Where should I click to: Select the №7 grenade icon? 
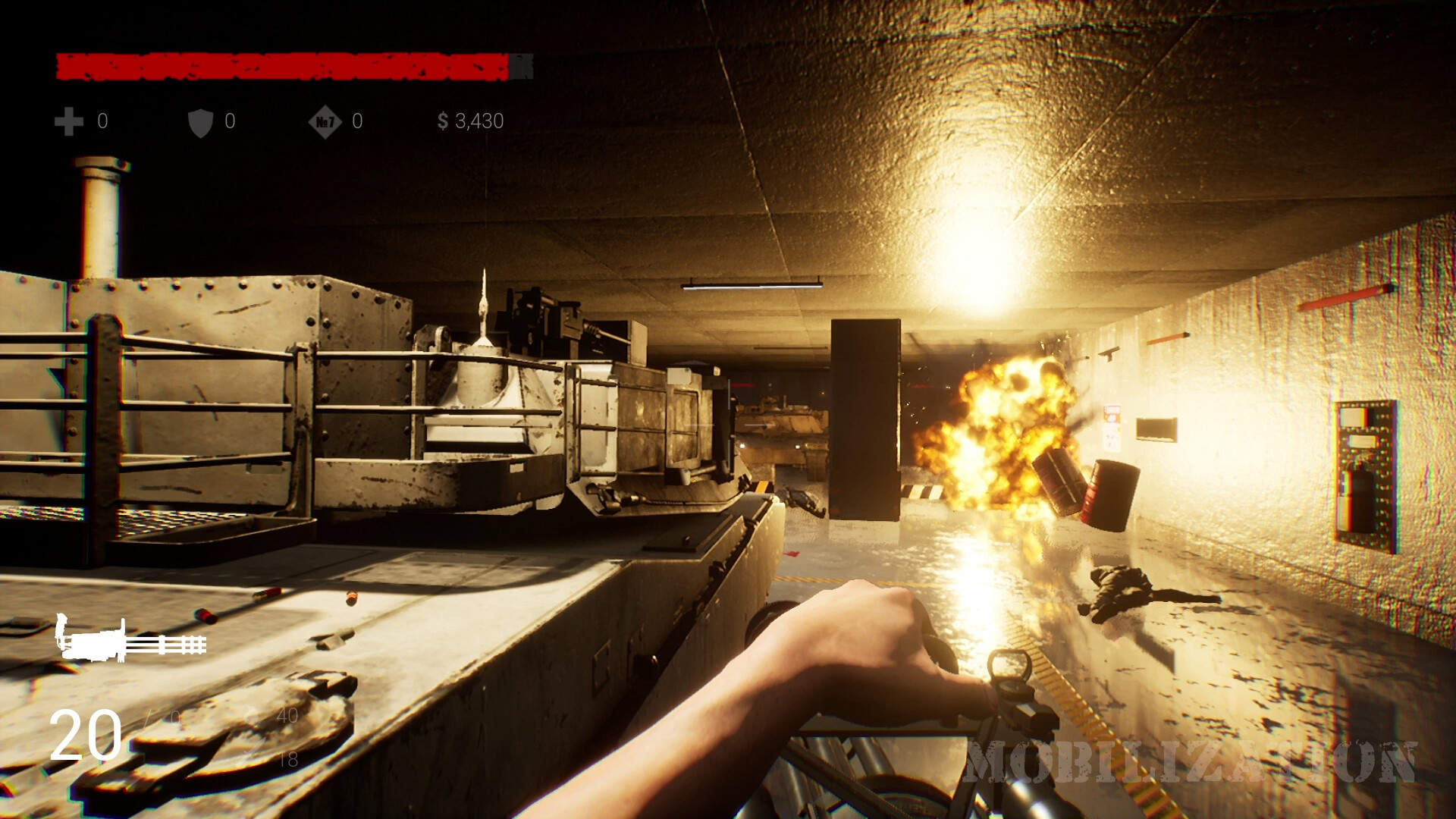pos(326,121)
